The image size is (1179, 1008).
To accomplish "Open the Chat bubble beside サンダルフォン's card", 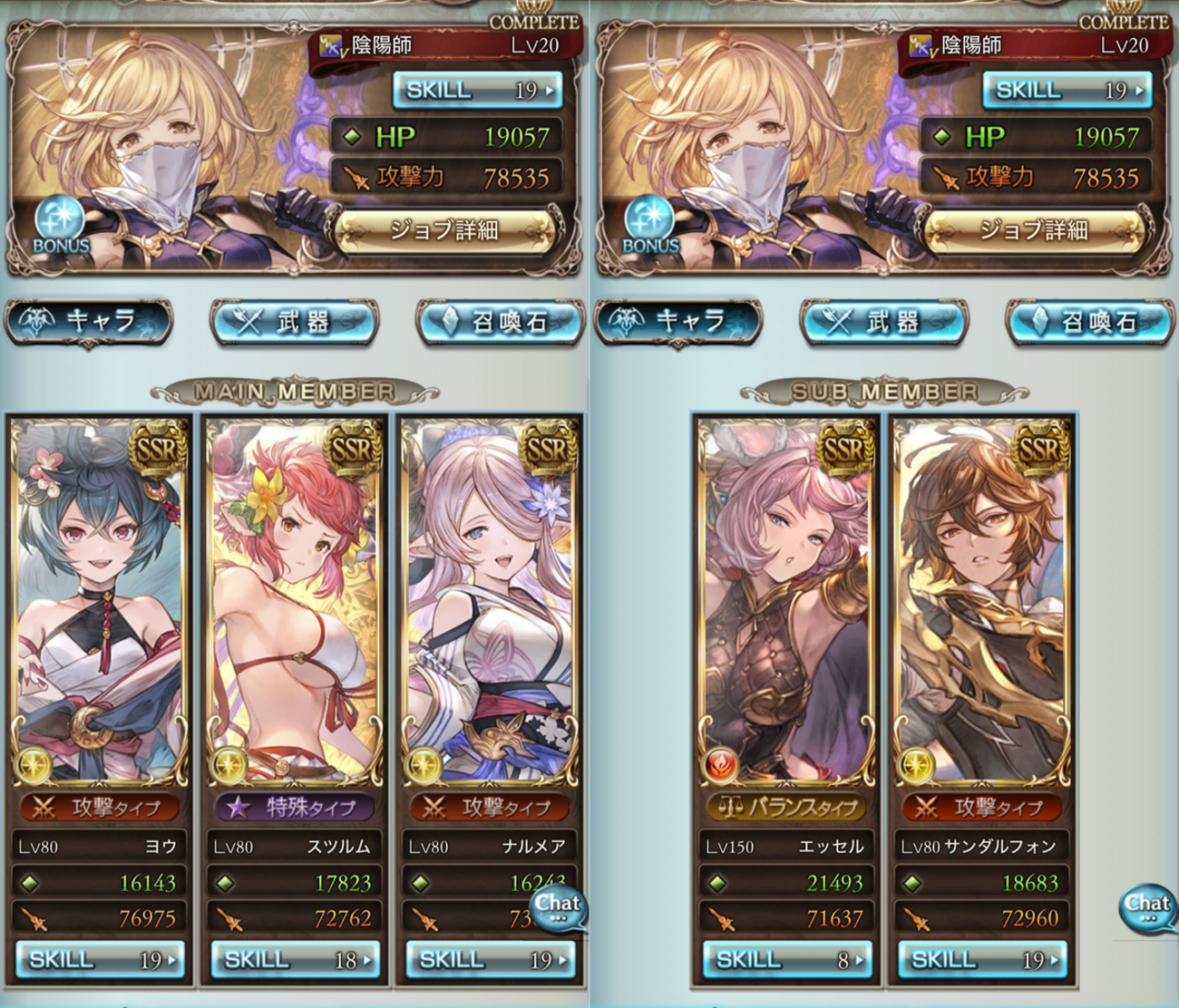I will pos(1147,908).
